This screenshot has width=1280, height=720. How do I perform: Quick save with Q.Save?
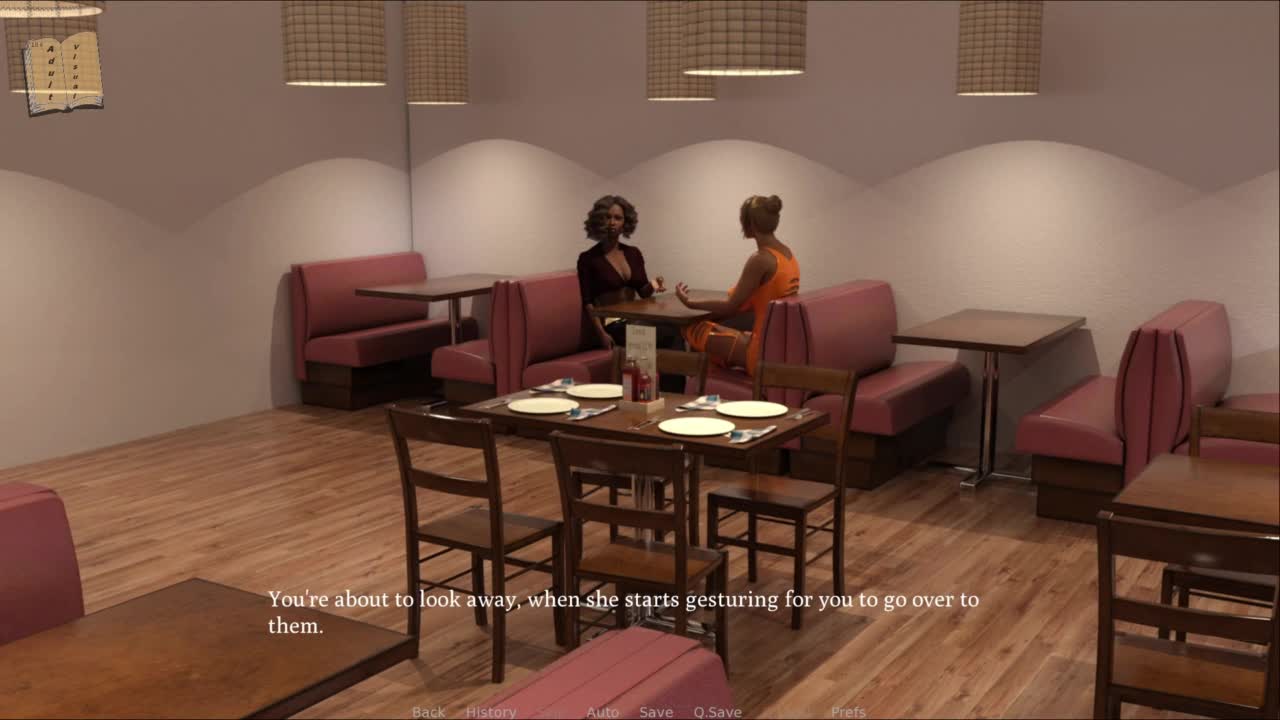pyautogui.click(x=717, y=712)
